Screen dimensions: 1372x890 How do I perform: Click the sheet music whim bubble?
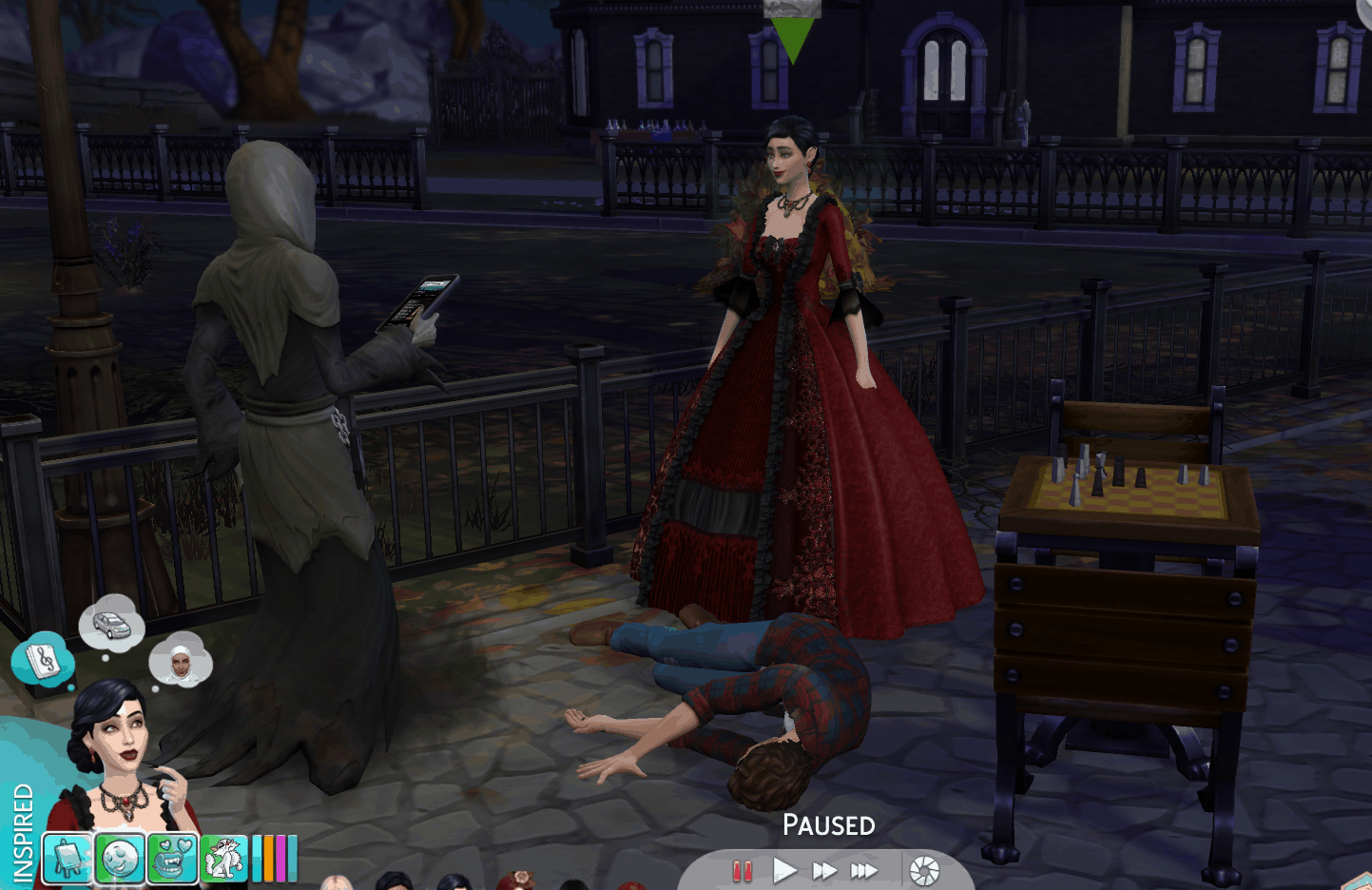pyautogui.click(x=42, y=660)
